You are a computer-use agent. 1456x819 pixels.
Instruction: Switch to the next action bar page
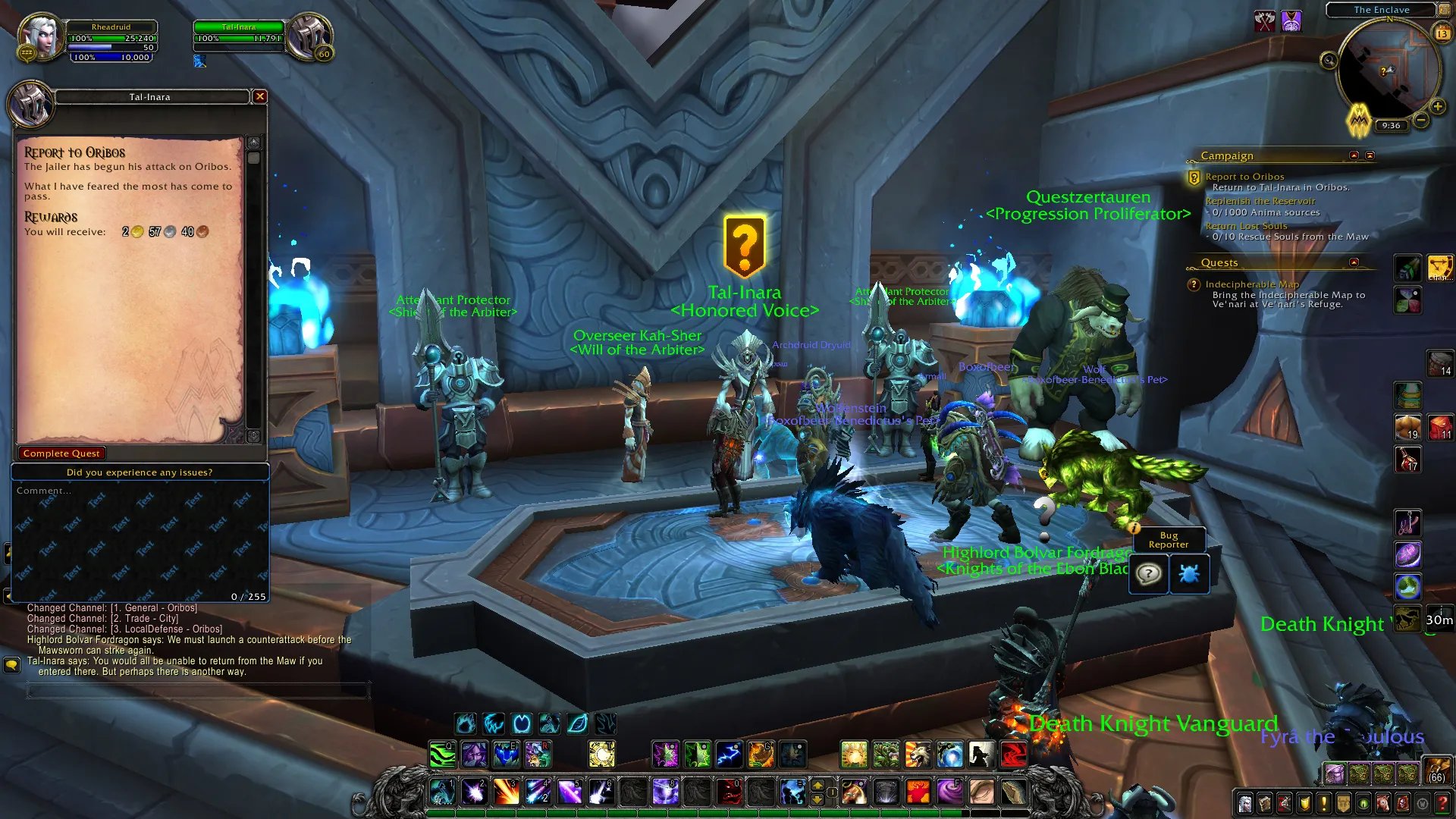(x=817, y=785)
